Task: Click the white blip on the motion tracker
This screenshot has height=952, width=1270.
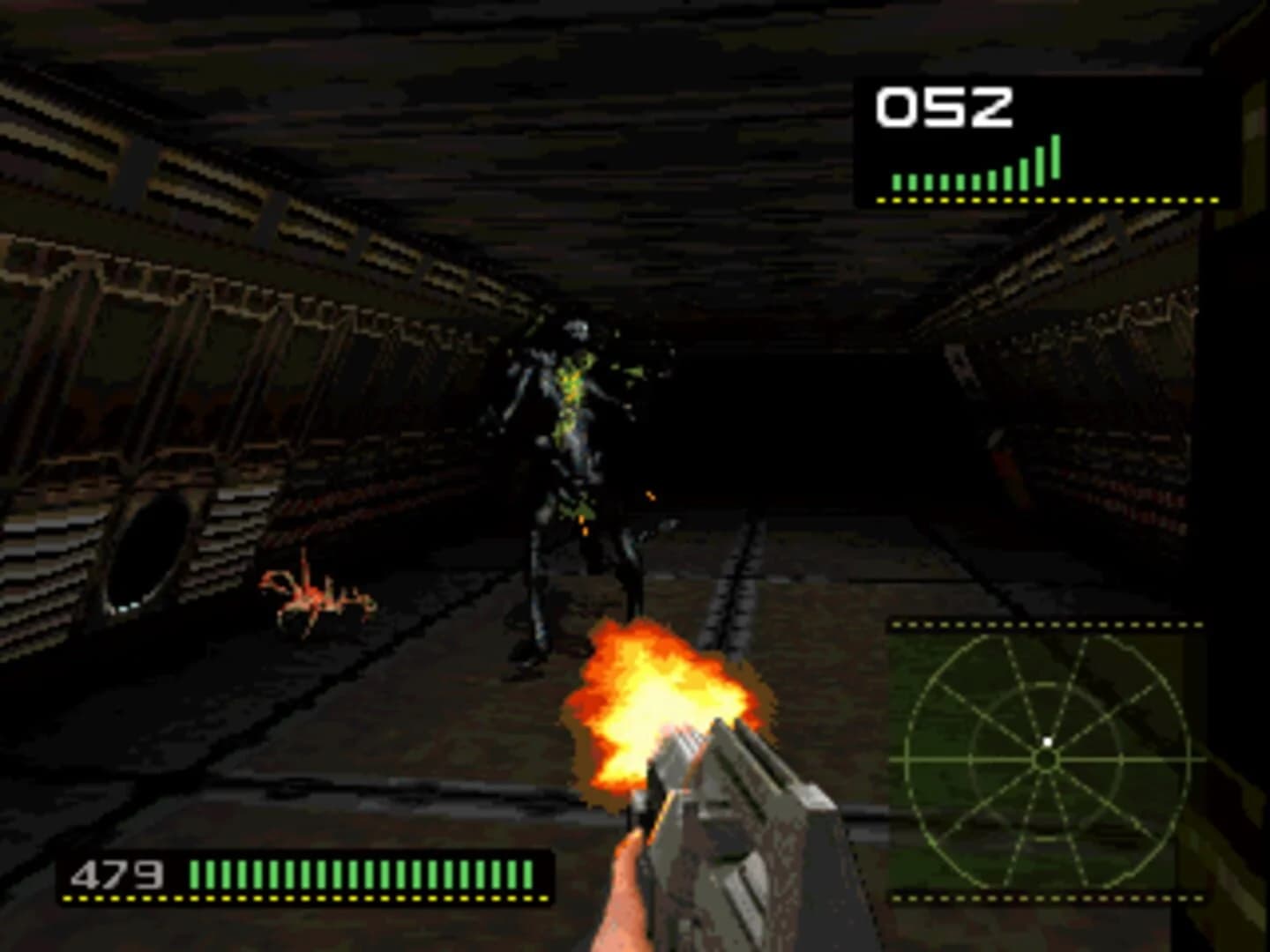Action: [x=1046, y=741]
